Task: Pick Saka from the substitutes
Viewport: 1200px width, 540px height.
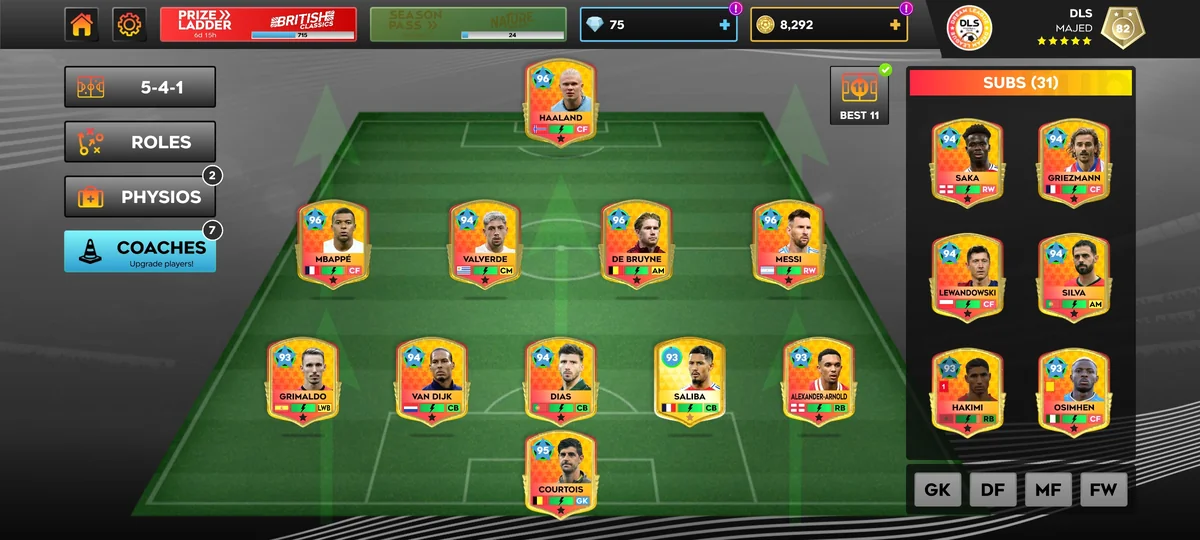Action: (x=967, y=164)
